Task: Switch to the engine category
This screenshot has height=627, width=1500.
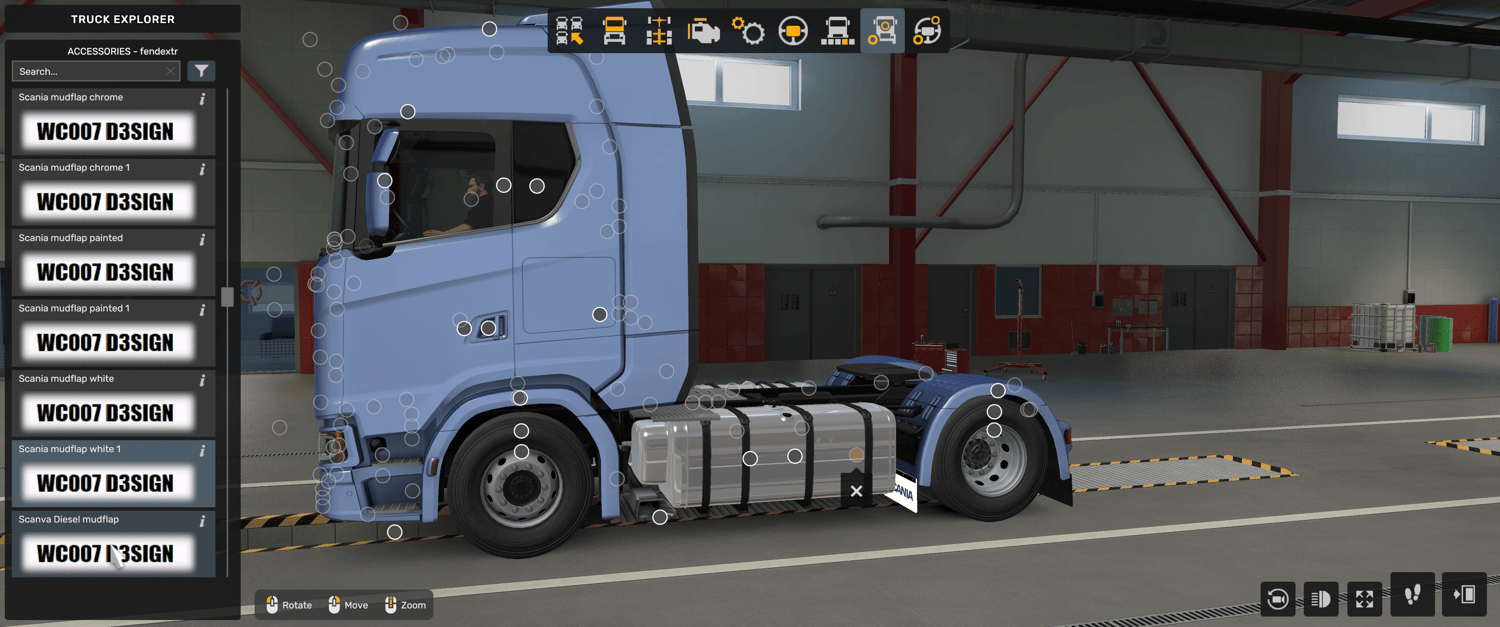Action: tap(704, 31)
